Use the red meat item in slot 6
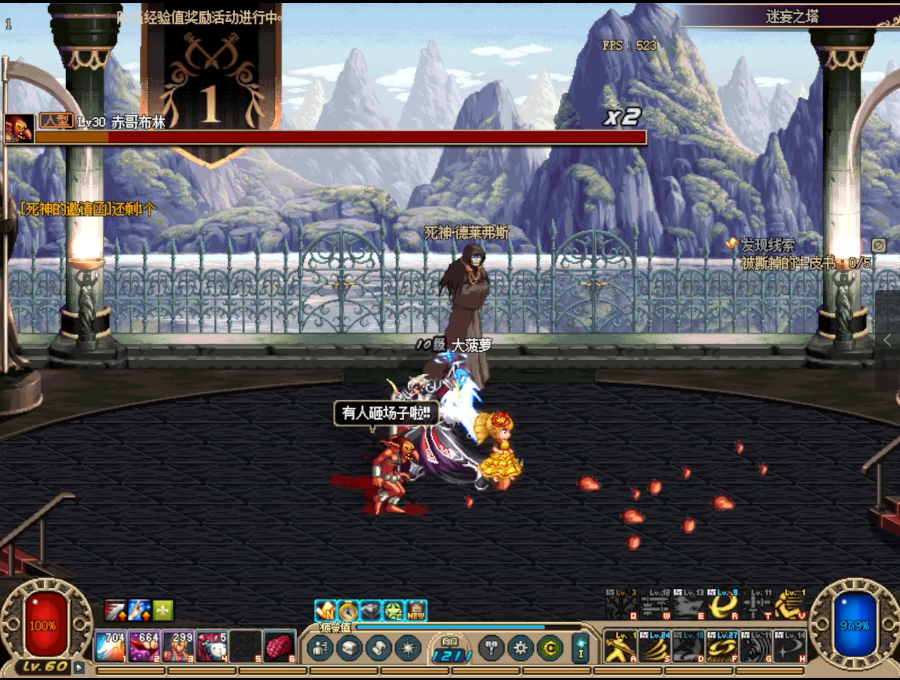This screenshot has height=680, width=900. [x=279, y=646]
